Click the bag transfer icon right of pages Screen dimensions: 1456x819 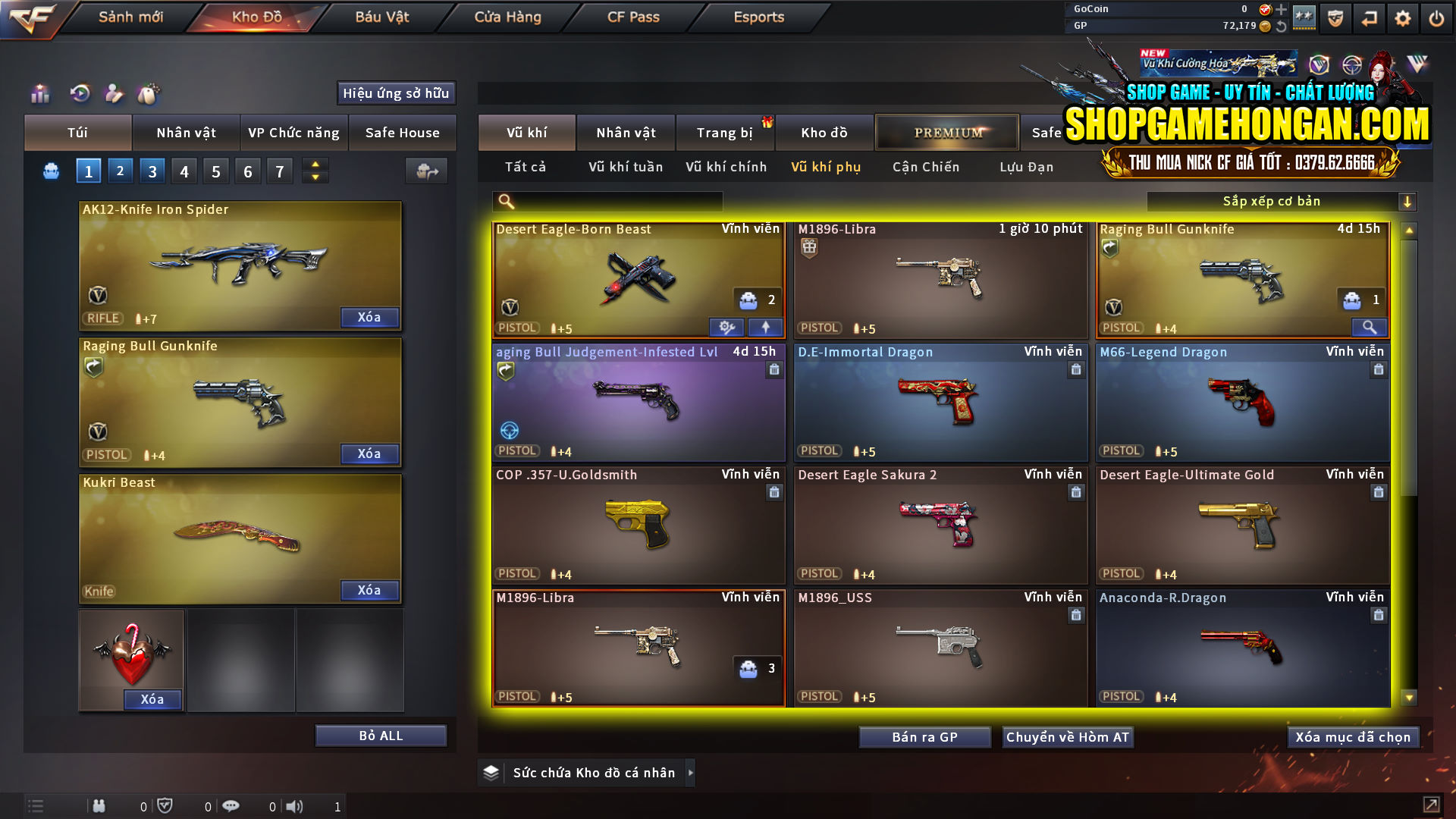point(425,171)
